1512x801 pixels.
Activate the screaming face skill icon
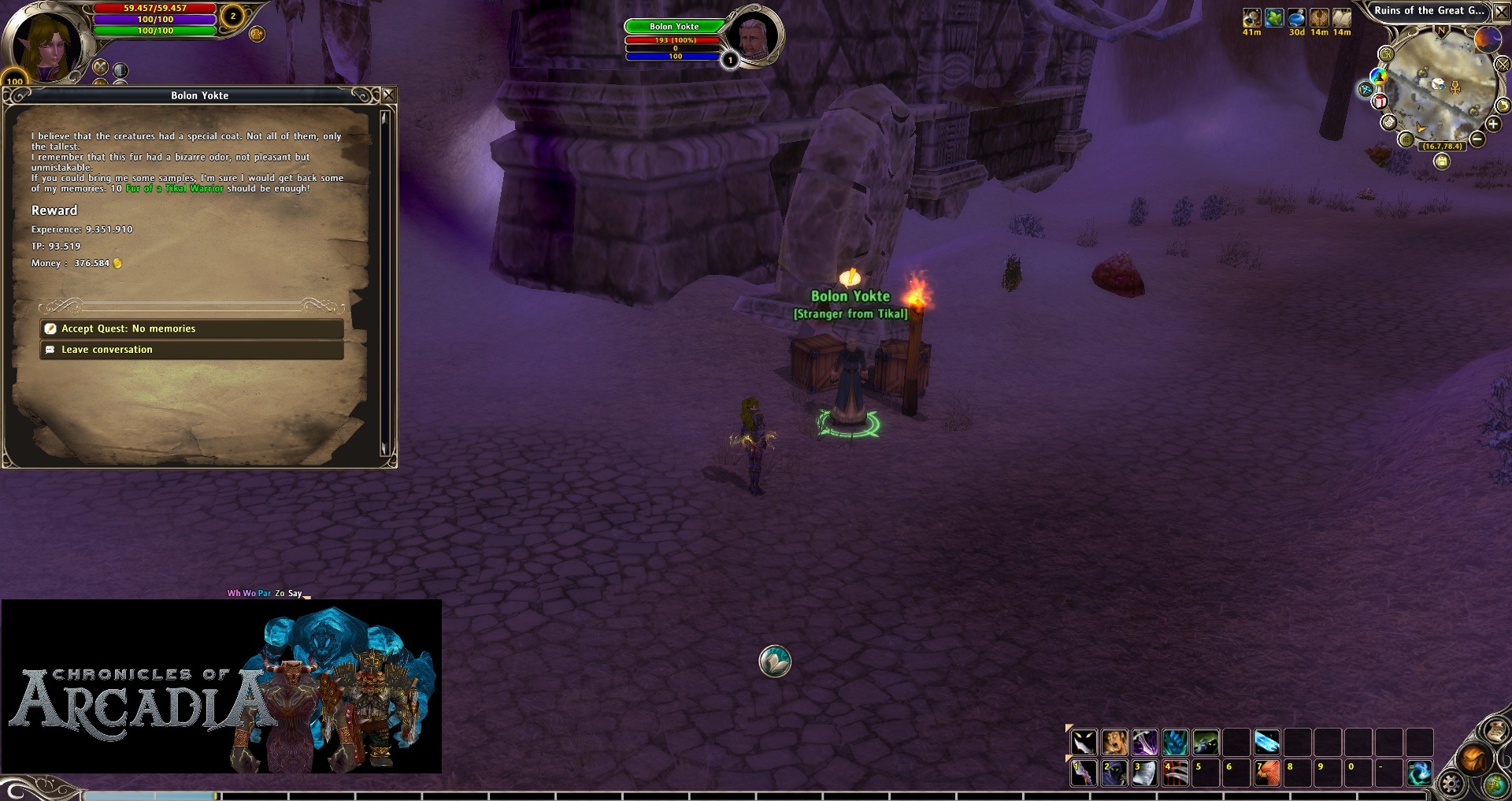[x=1114, y=742]
